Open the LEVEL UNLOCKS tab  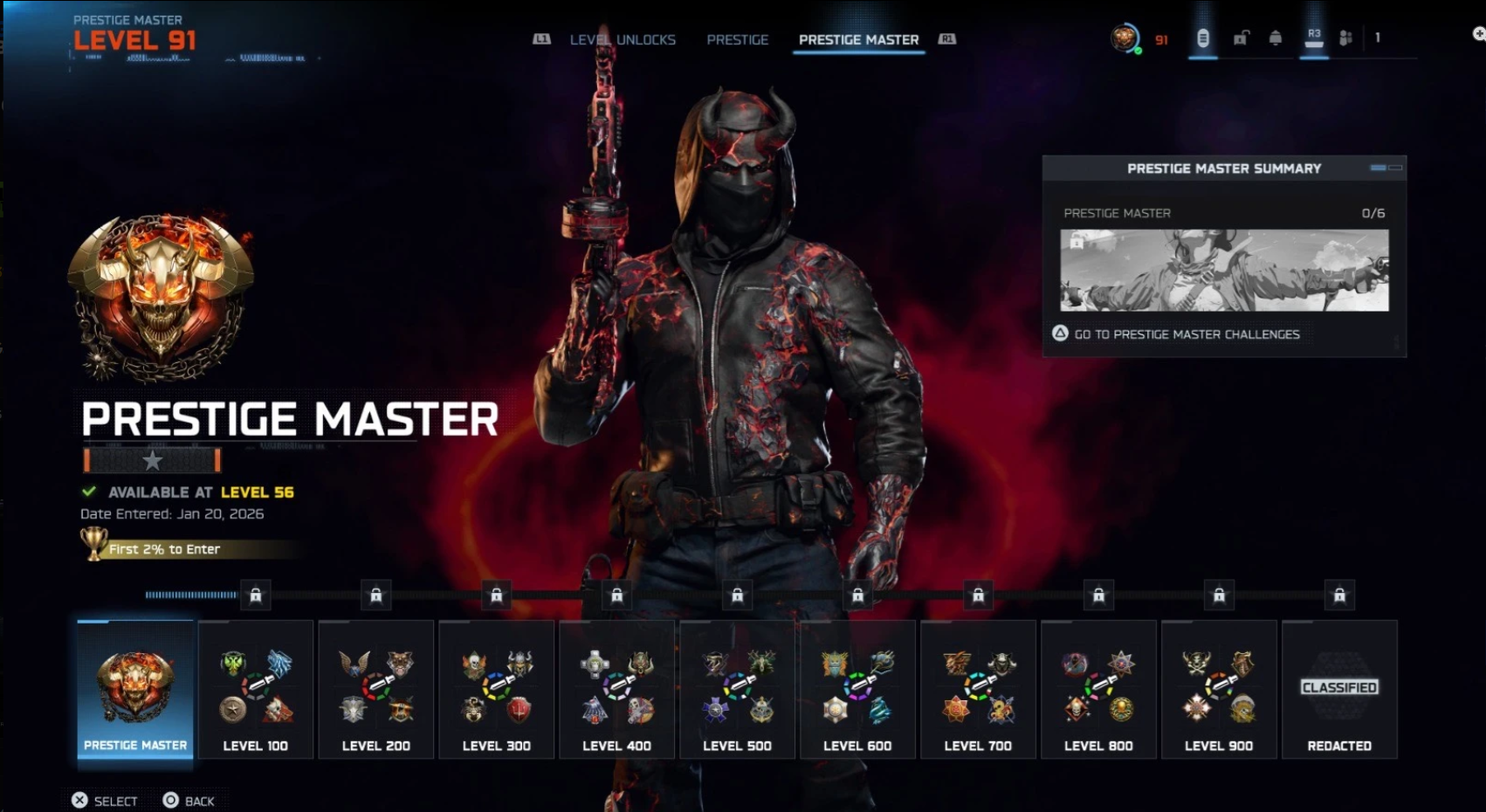(622, 39)
